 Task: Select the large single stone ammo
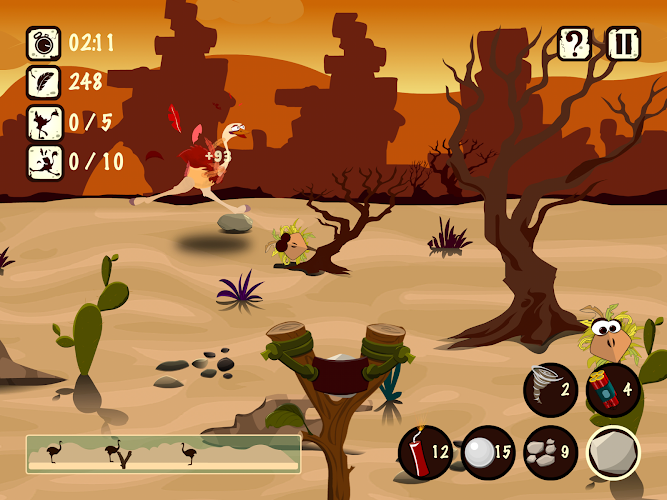(612, 452)
